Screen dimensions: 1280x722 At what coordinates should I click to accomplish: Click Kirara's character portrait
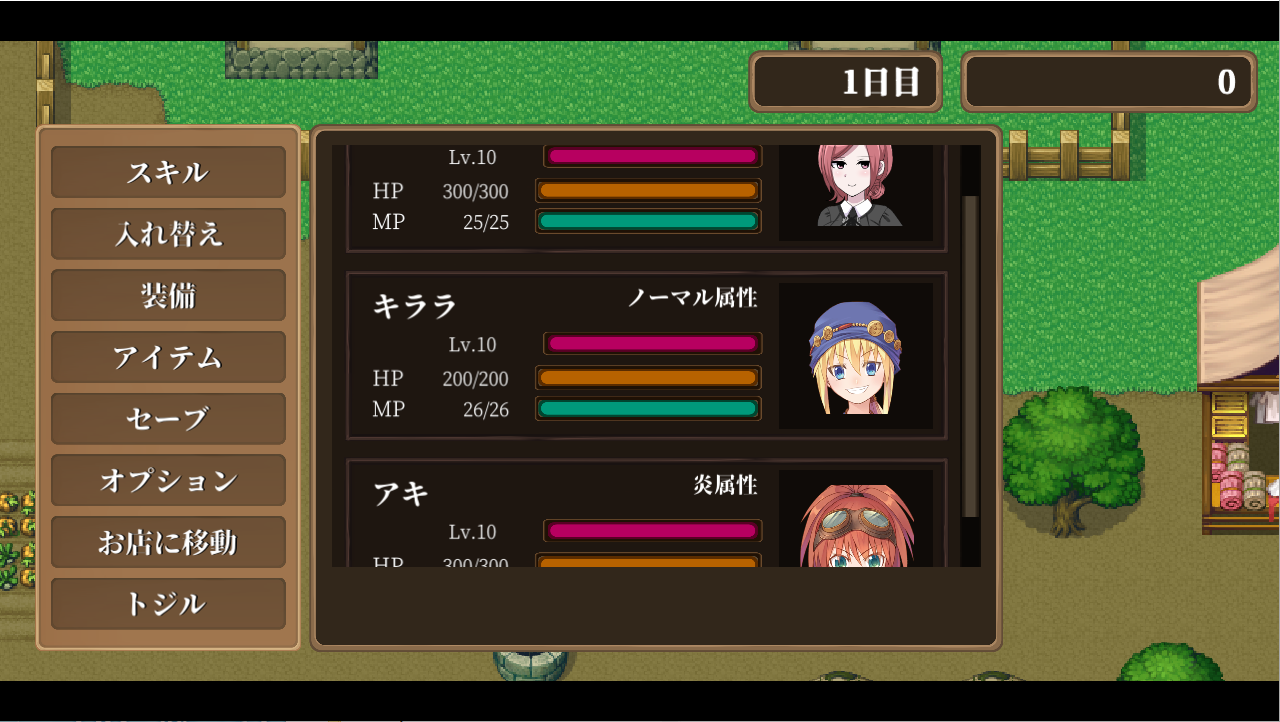(858, 355)
